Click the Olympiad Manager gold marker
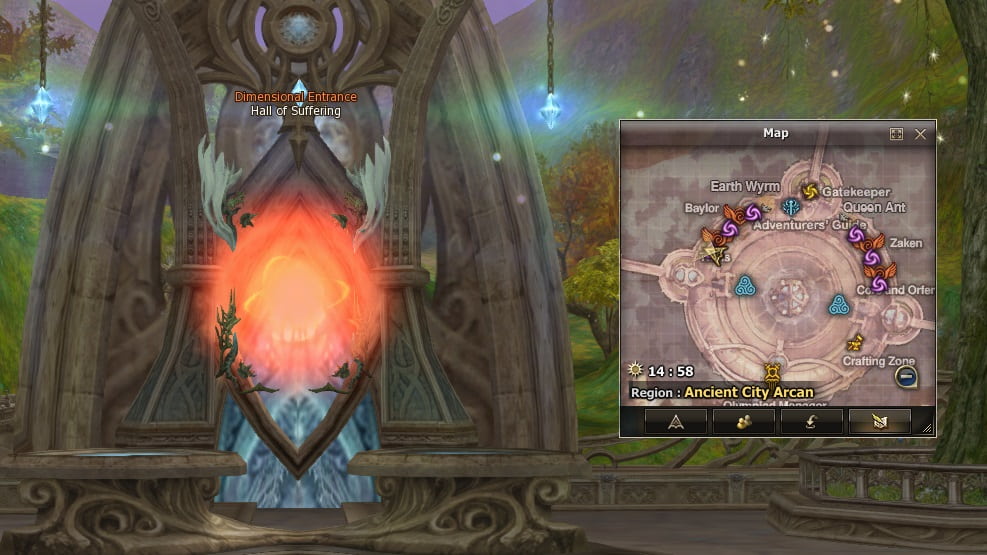 click(773, 374)
